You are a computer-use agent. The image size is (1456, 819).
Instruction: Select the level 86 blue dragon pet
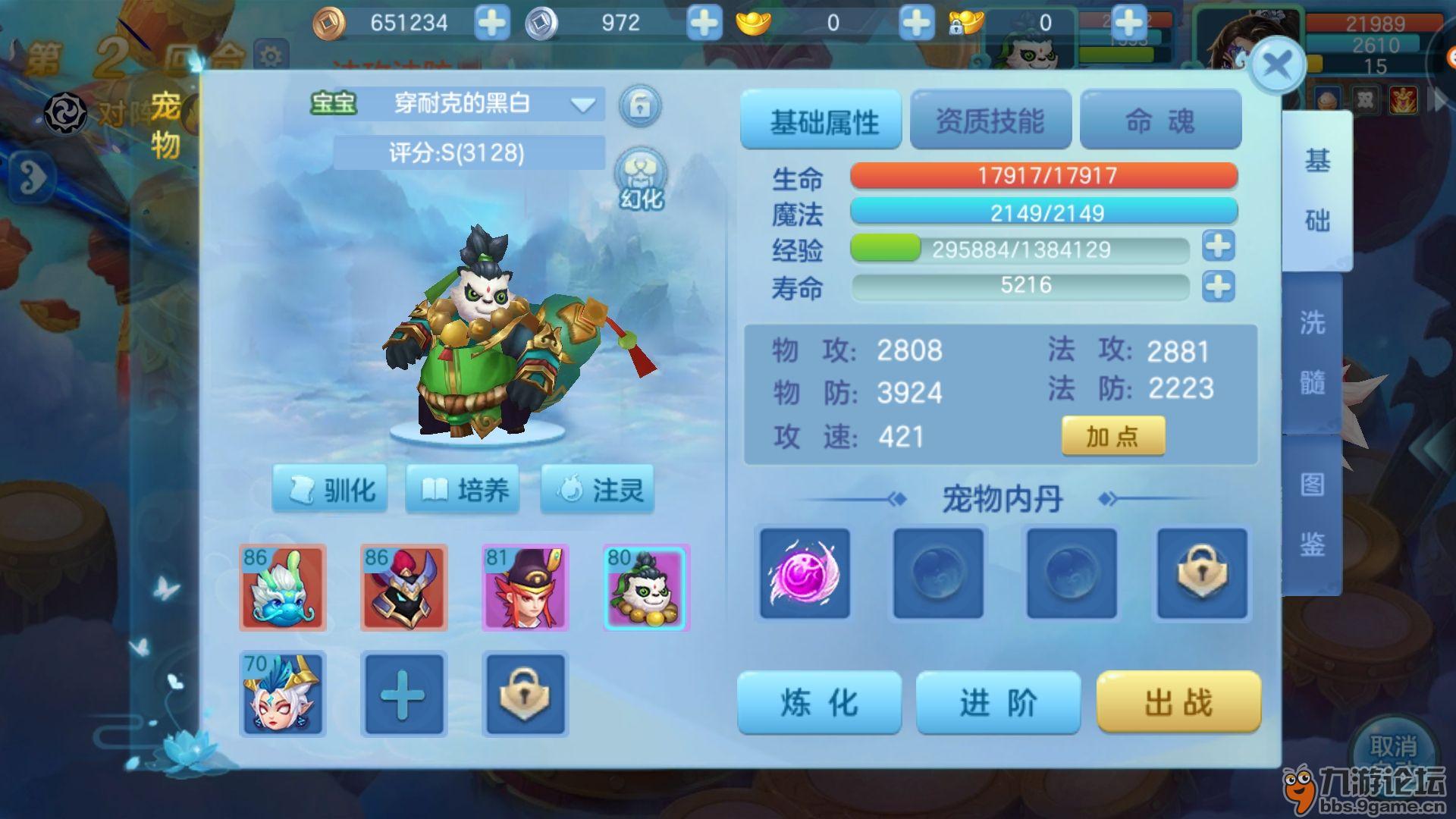coord(283,588)
